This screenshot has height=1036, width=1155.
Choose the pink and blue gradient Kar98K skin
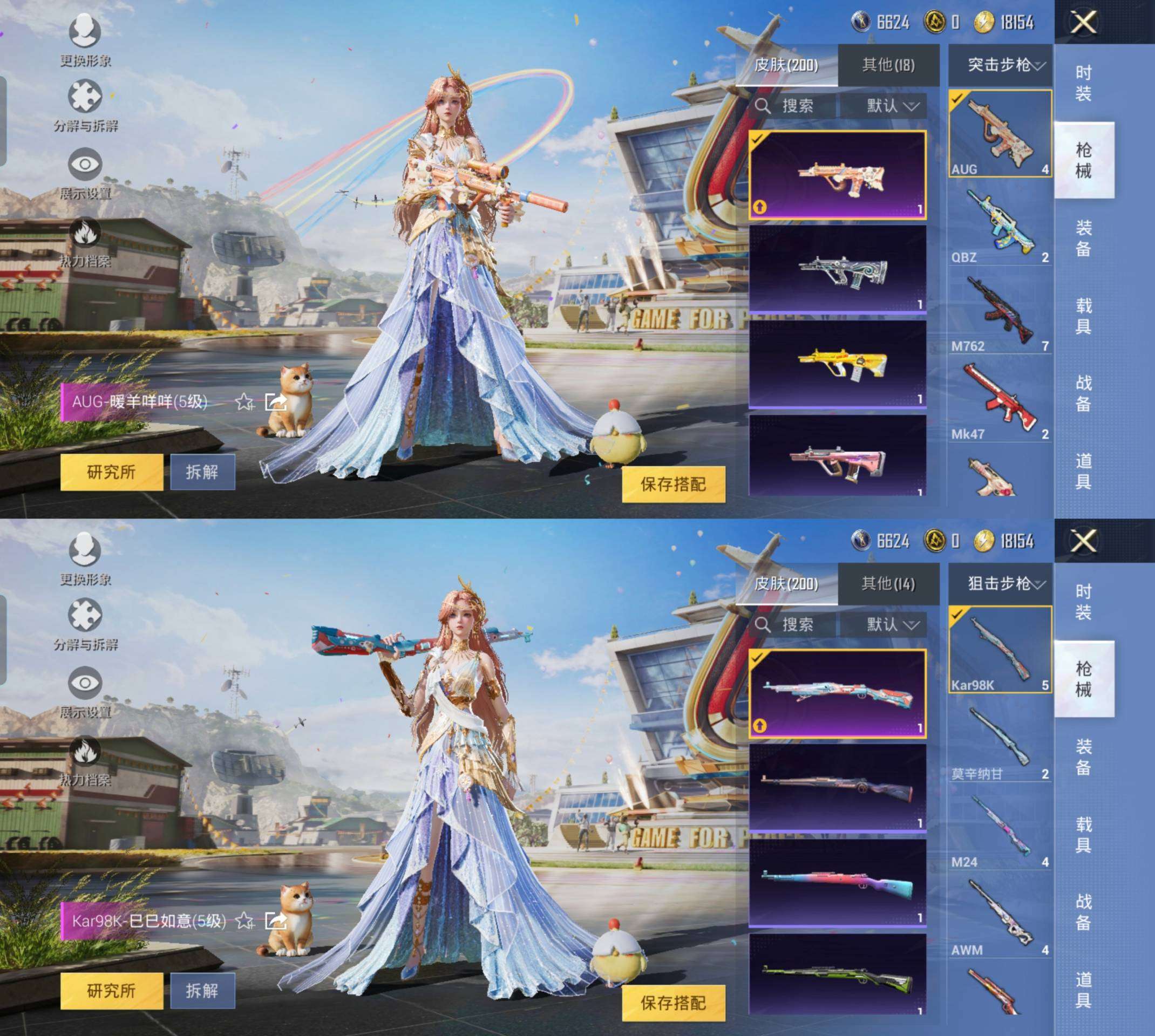tap(837, 882)
